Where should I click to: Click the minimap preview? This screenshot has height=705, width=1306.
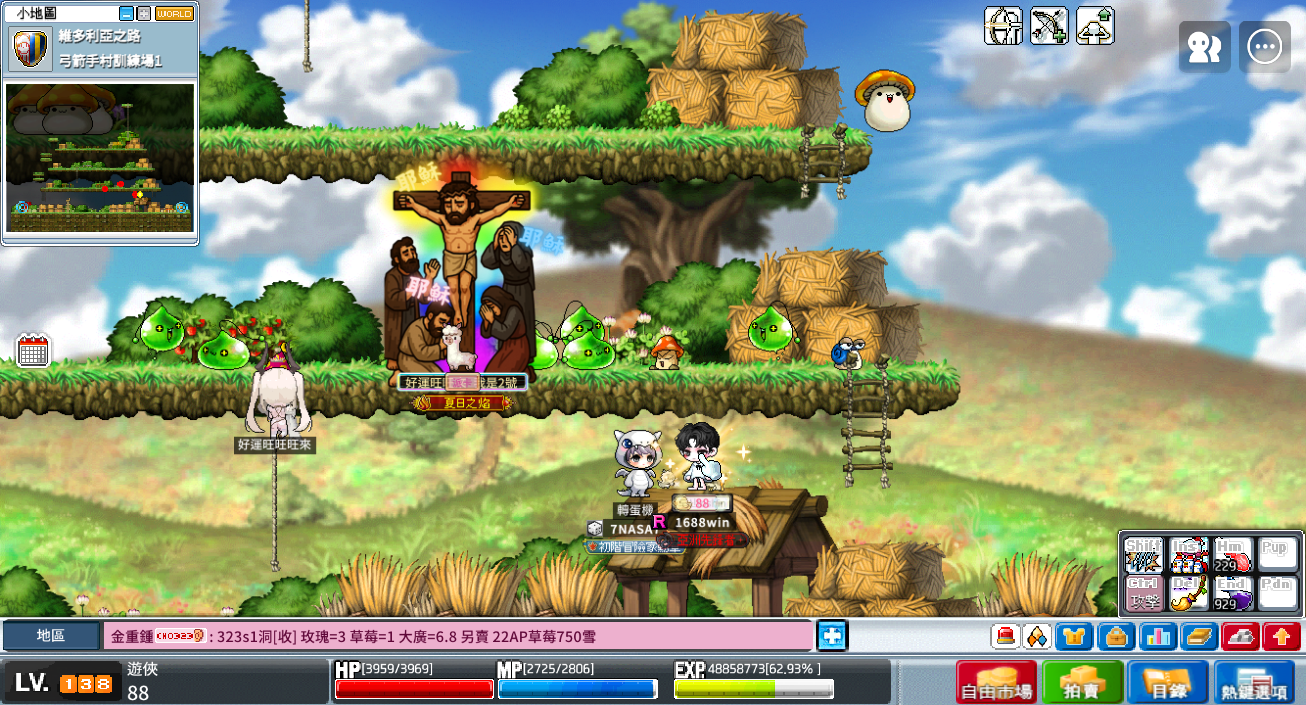click(100, 158)
